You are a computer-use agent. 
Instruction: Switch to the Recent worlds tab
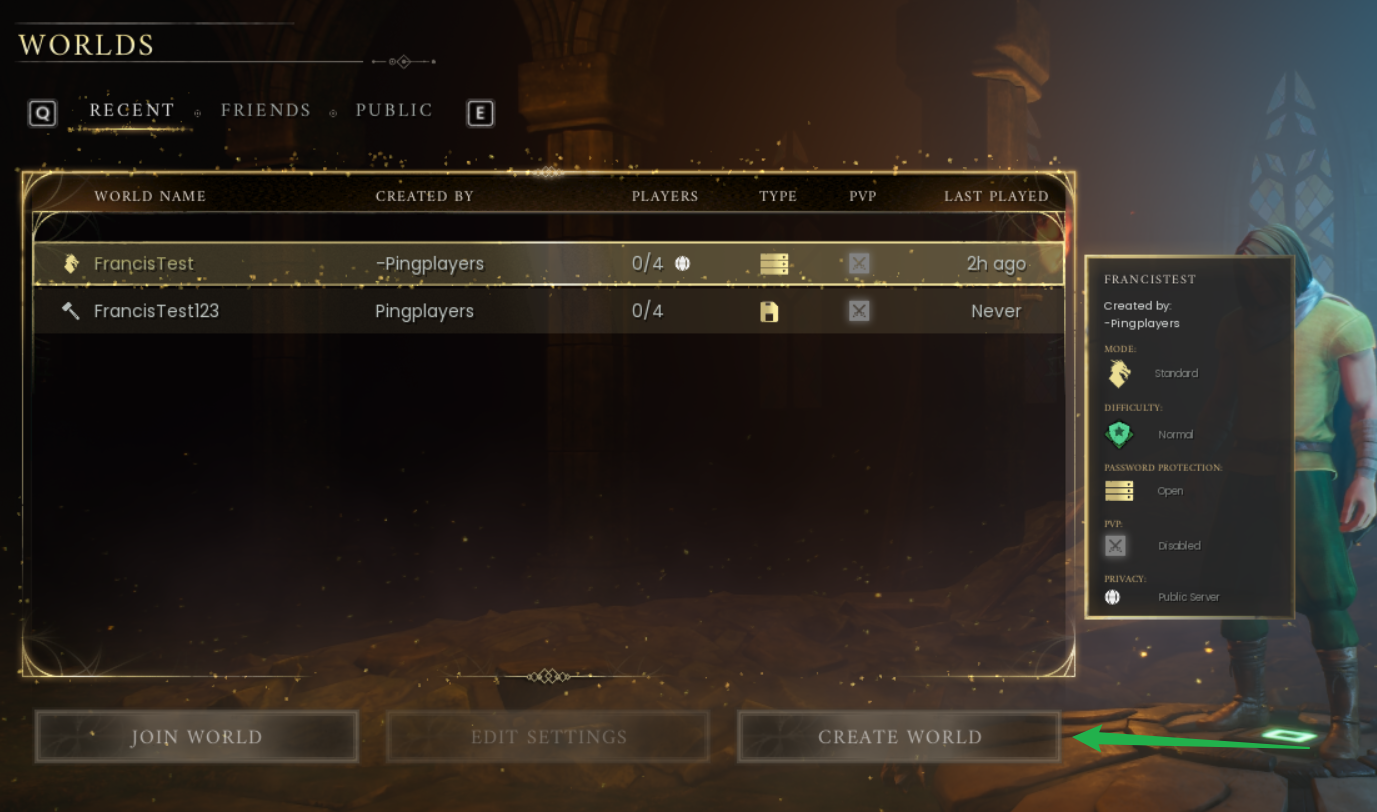point(132,110)
